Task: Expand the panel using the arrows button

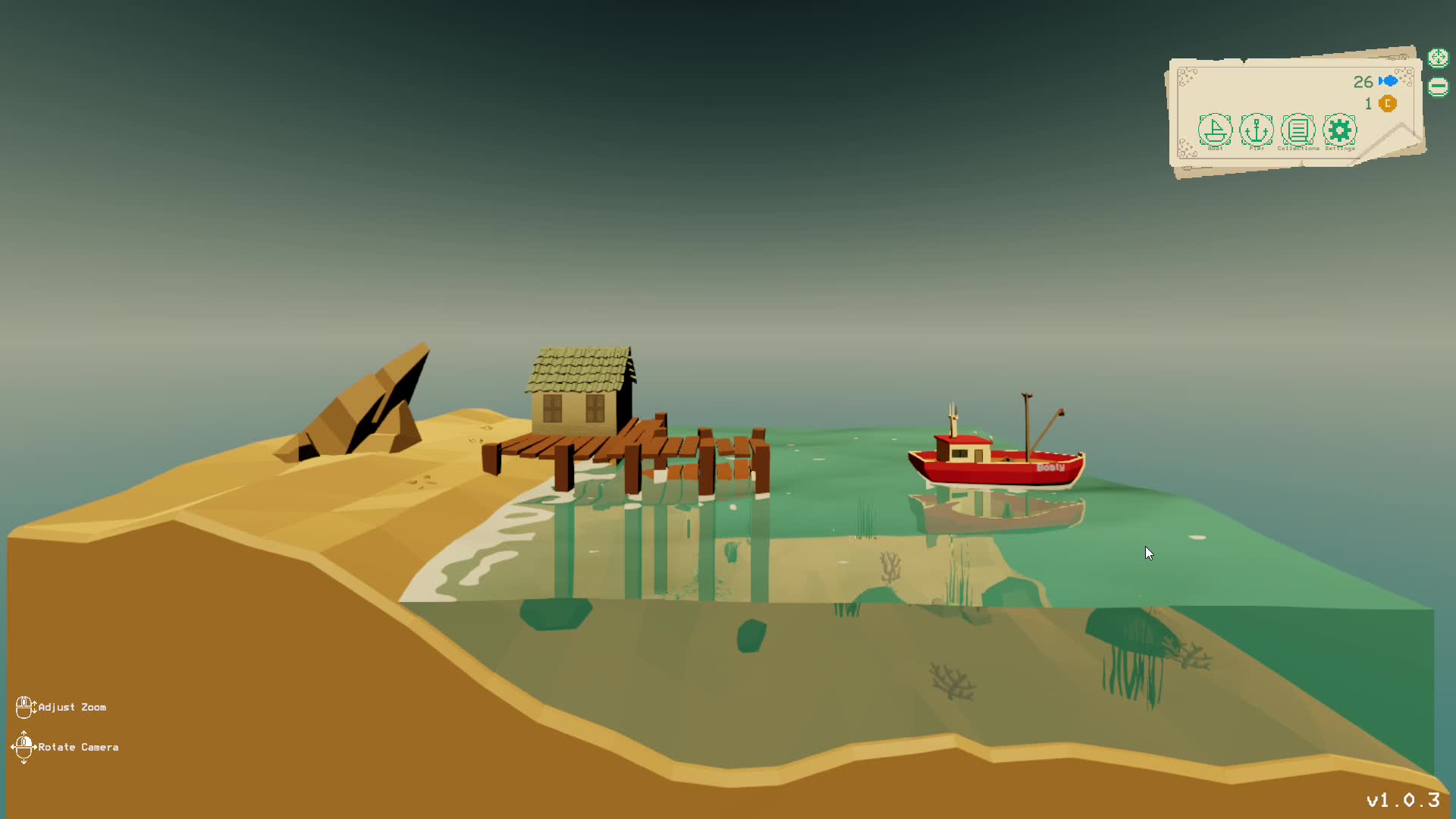Action: coord(1438,57)
